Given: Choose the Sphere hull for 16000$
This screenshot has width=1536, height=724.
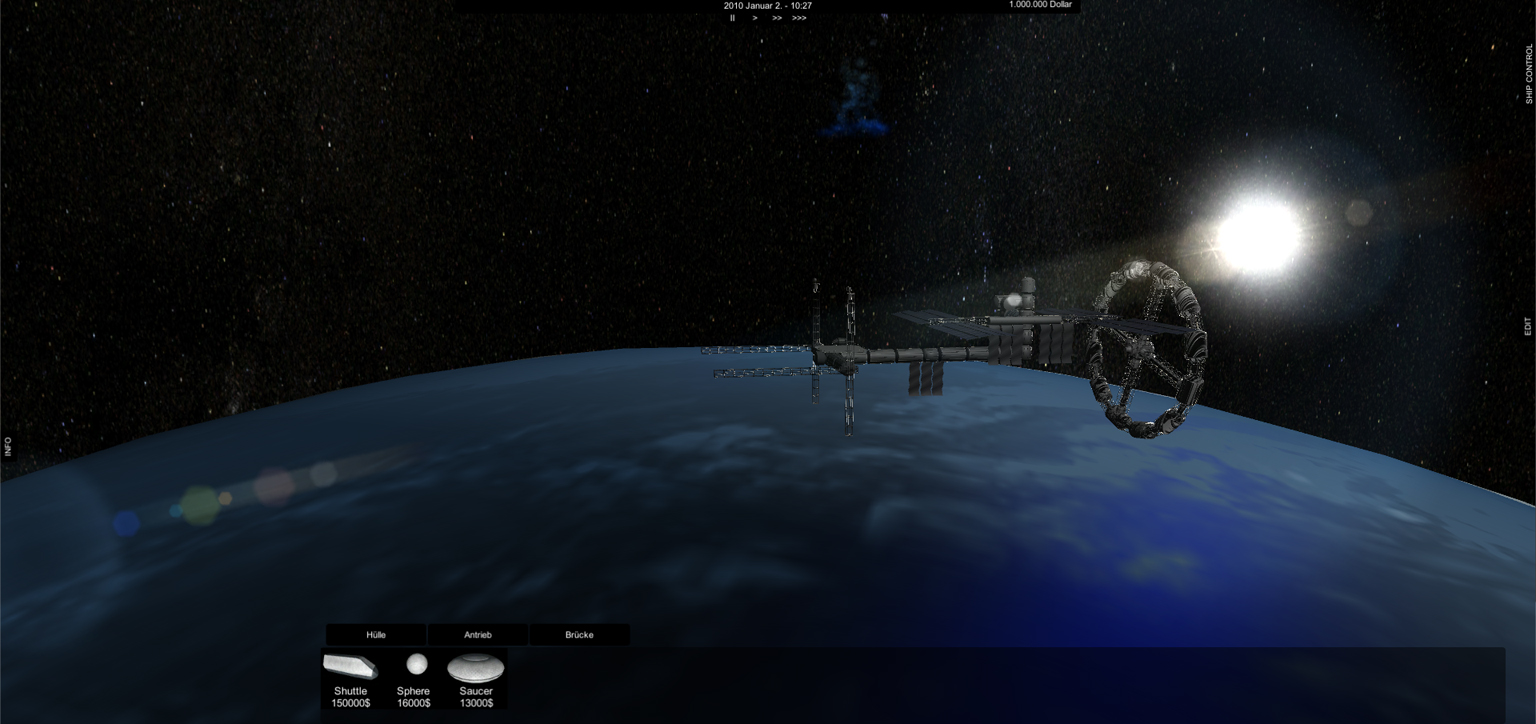Looking at the screenshot, I should point(414,679).
